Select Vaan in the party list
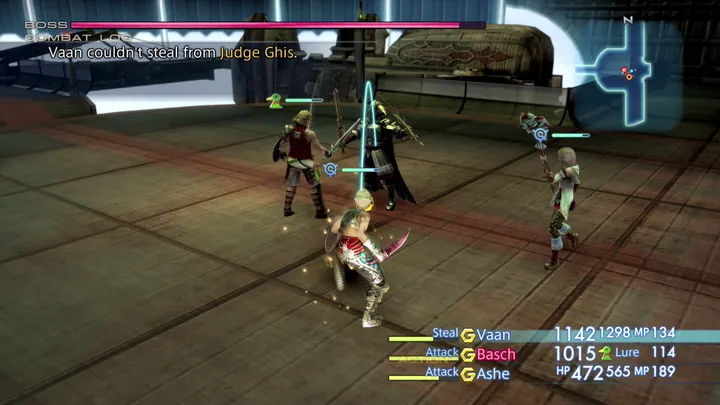 tap(495, 334)
